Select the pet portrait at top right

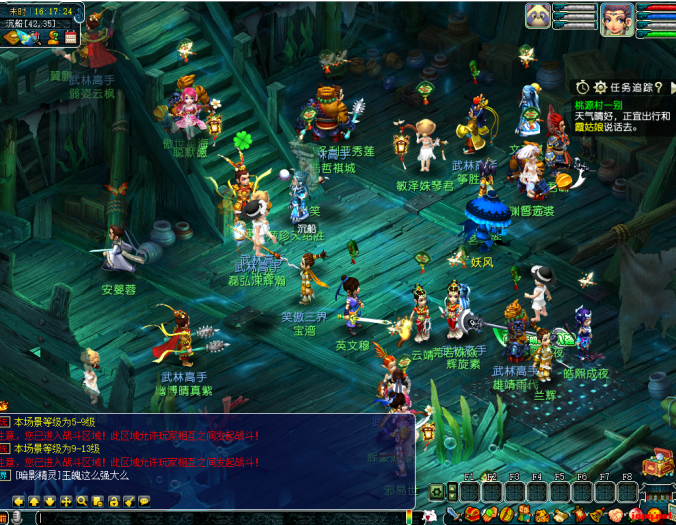pyautogui.click(x=538, y=15)
